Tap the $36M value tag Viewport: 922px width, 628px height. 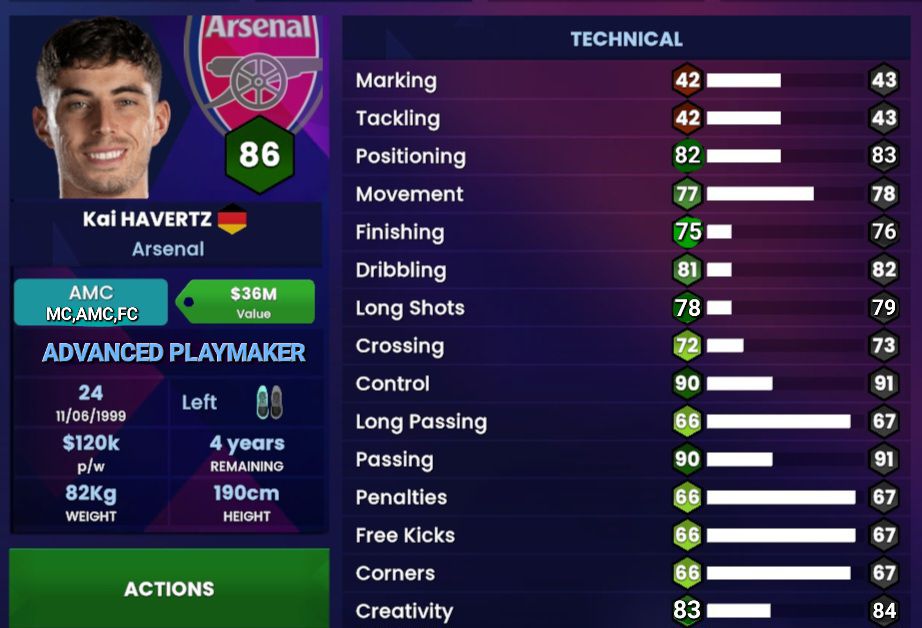pyautogui.click(x=250, y=302)
